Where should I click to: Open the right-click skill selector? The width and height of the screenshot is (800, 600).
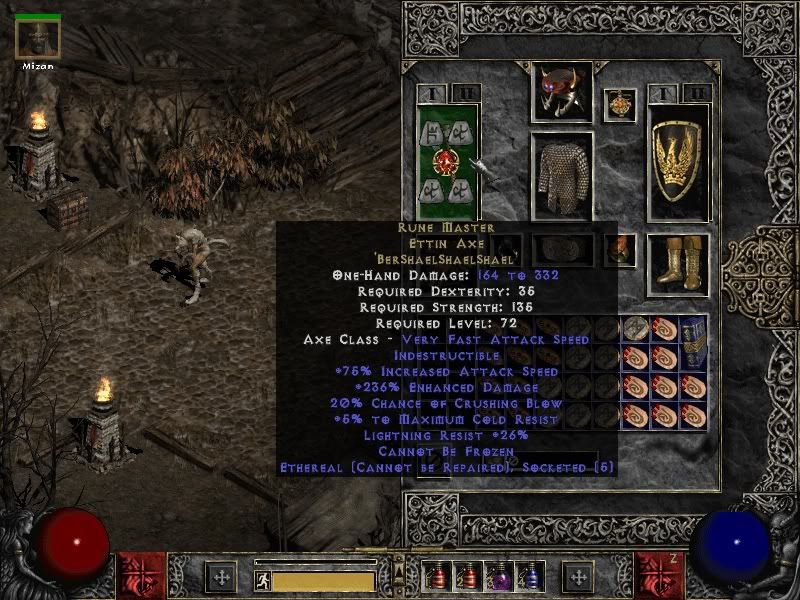point(577,576)
